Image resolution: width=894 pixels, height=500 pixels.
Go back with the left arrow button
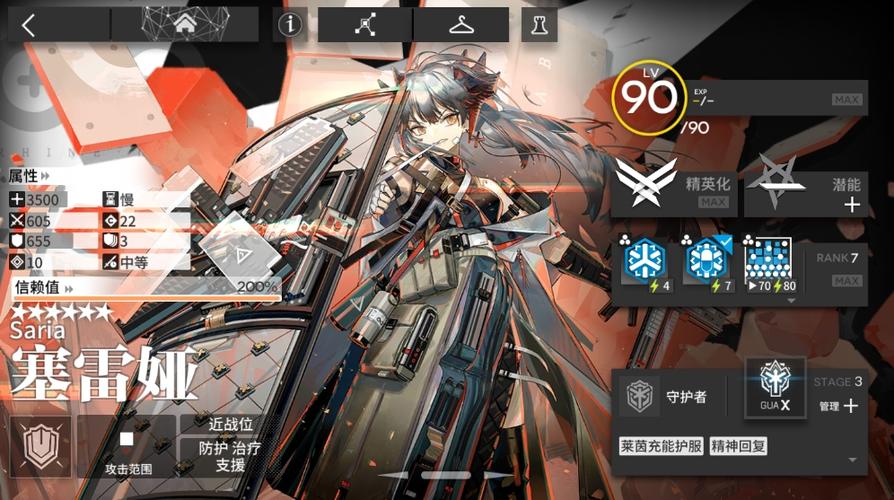click(28, 26)
